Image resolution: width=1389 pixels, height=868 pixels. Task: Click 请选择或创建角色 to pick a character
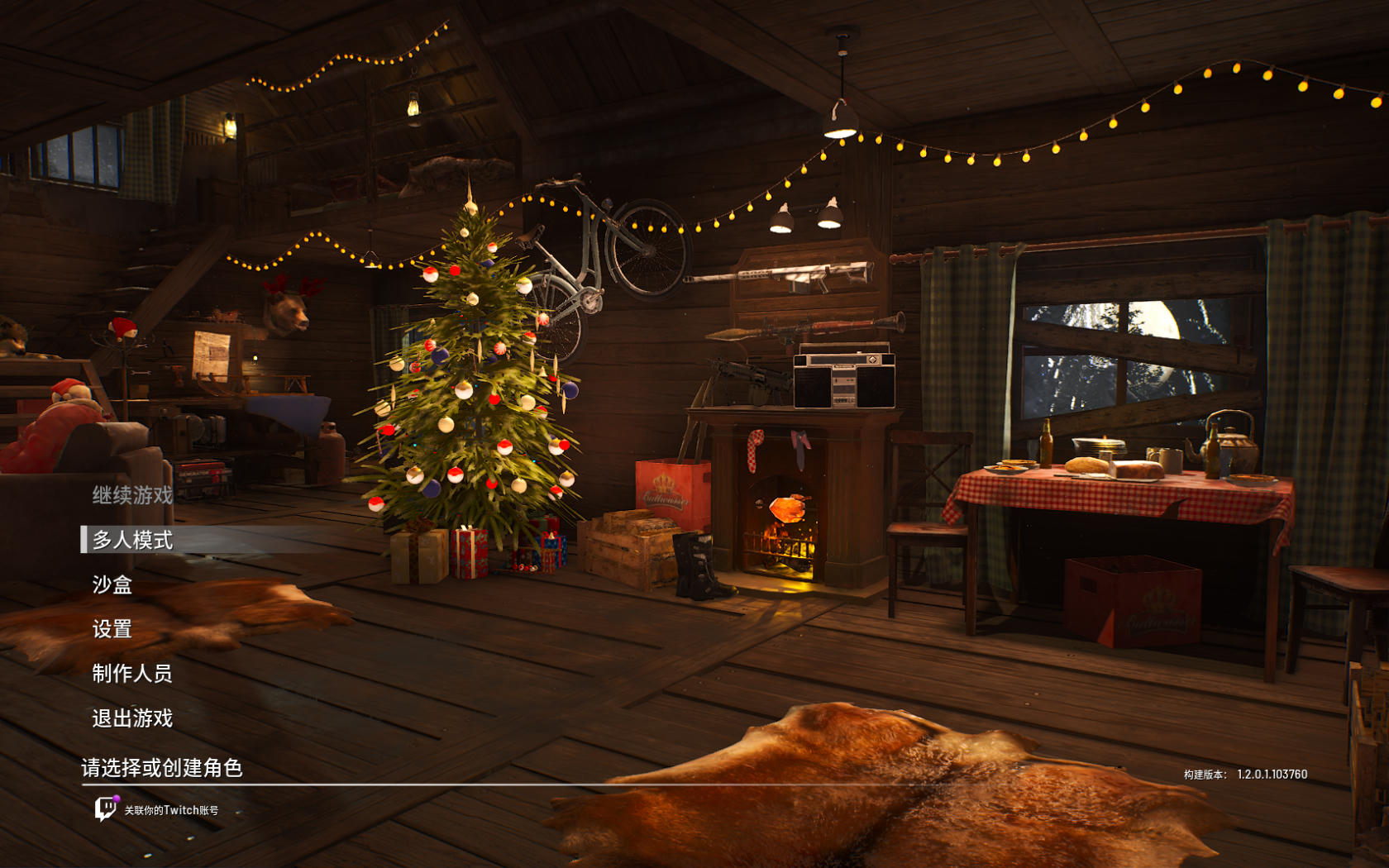point(162,768)
